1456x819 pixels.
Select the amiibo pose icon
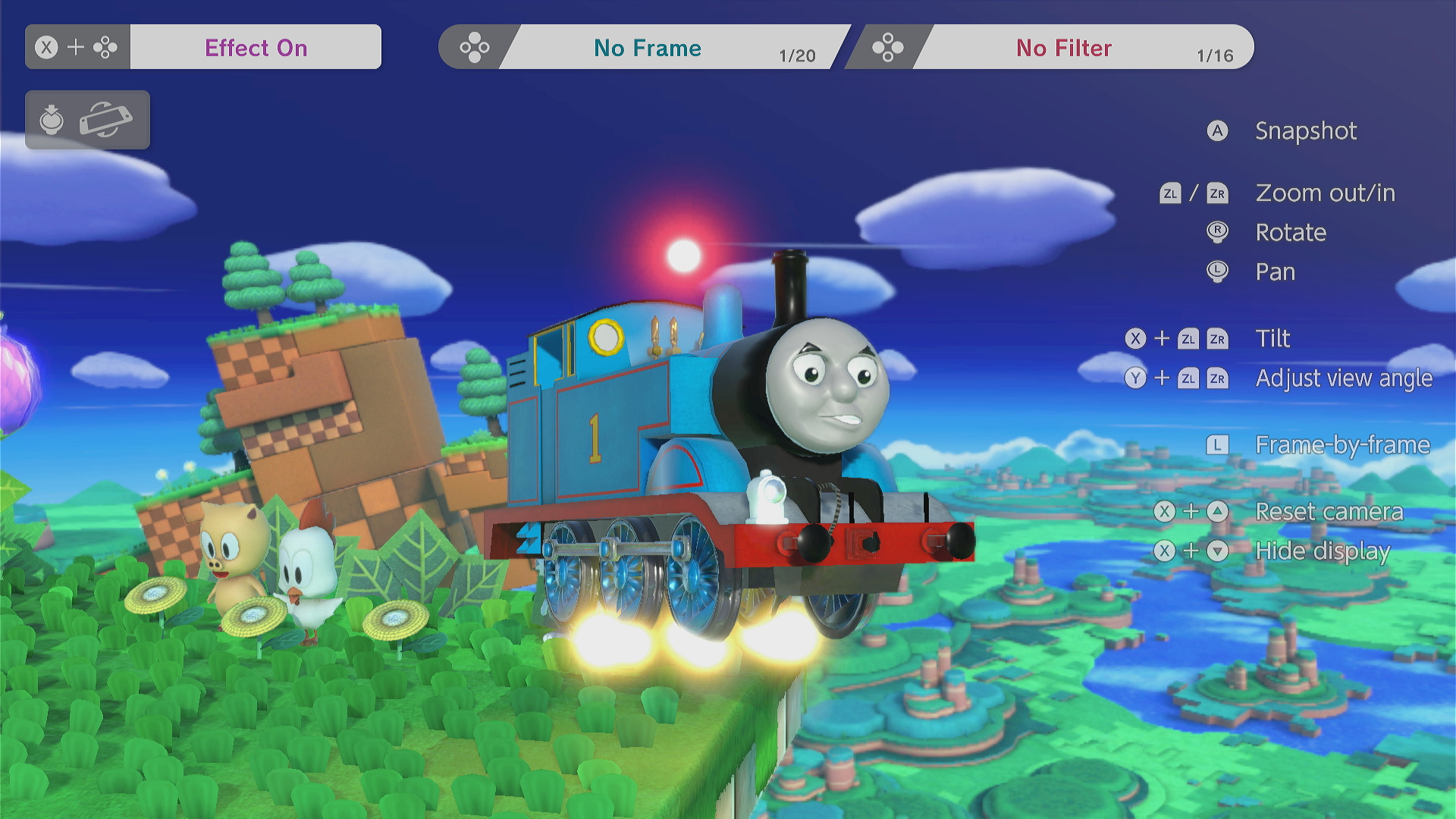(50, 119)
